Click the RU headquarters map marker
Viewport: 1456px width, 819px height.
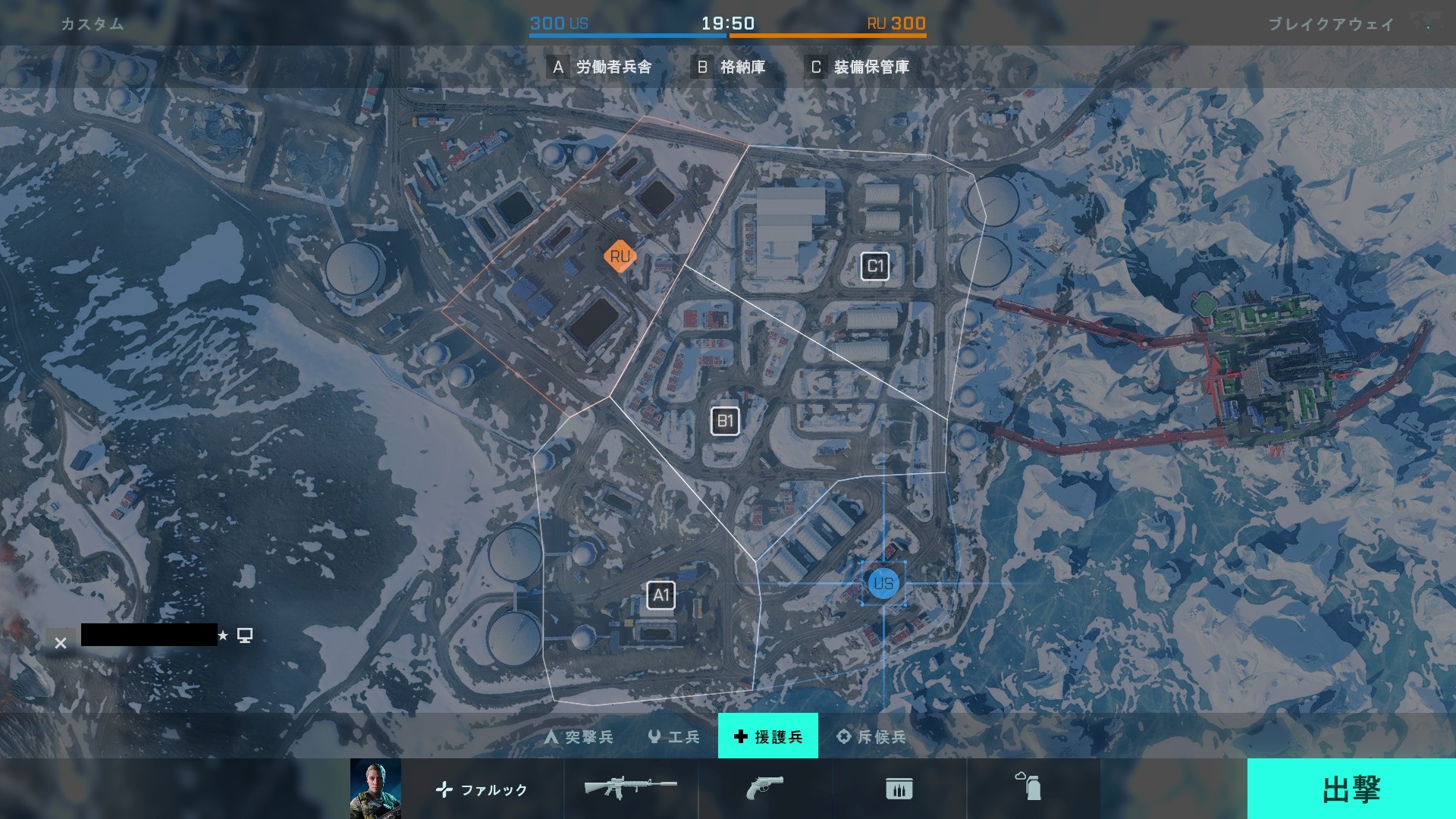tap(620, 256)
